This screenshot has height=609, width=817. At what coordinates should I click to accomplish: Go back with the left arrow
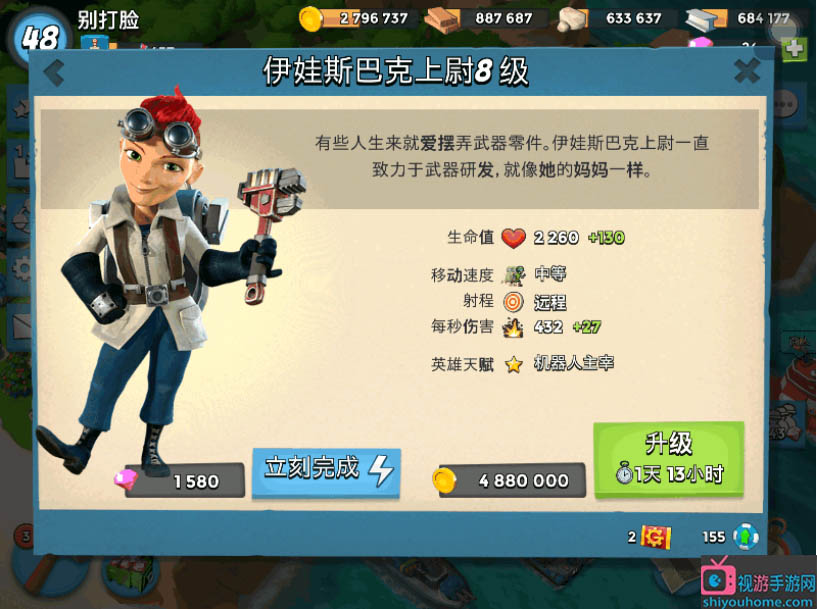pyautogui.click(x=54, y=72)
